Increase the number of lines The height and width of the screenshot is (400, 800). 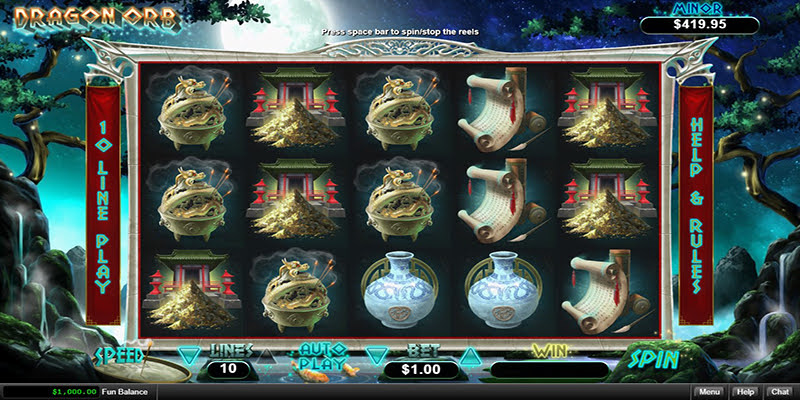coord(267,354)
